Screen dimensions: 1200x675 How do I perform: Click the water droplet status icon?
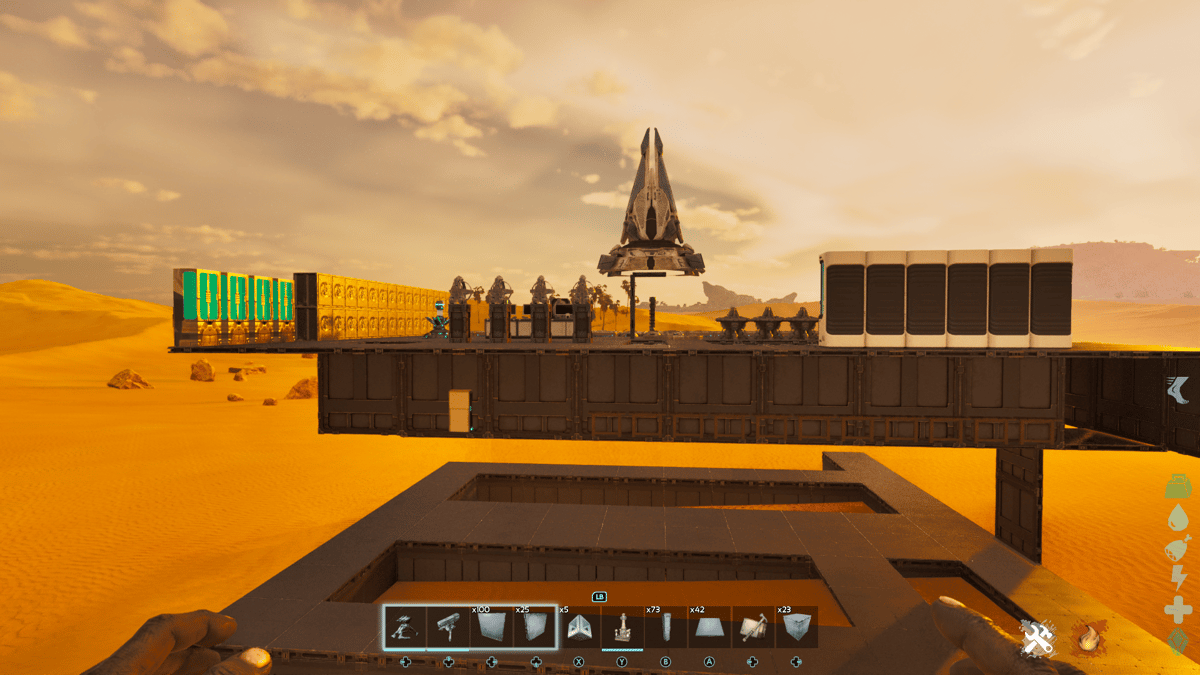[1178, 517]
